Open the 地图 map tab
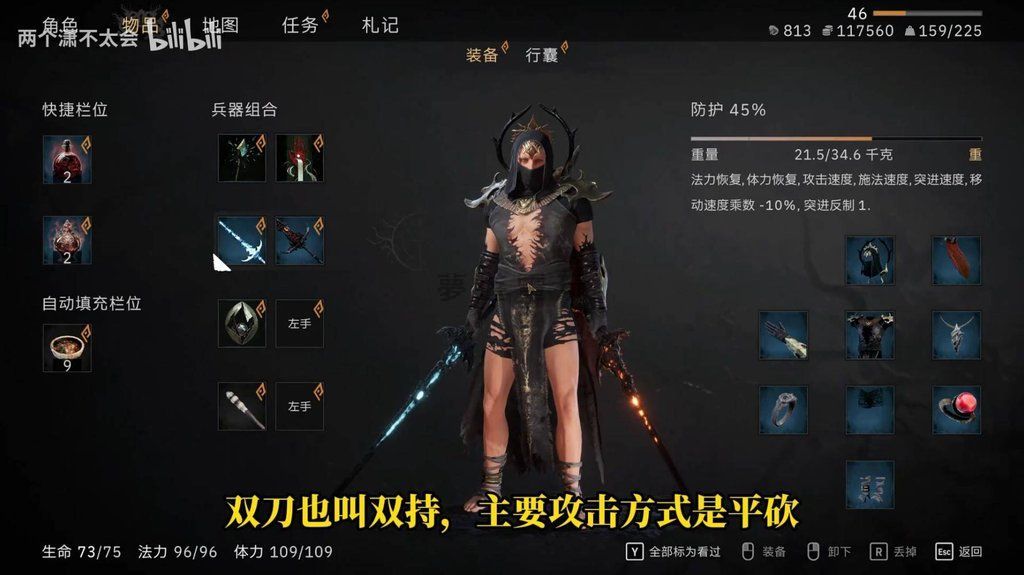This screenshot has height=575, width=1024. 220,25
